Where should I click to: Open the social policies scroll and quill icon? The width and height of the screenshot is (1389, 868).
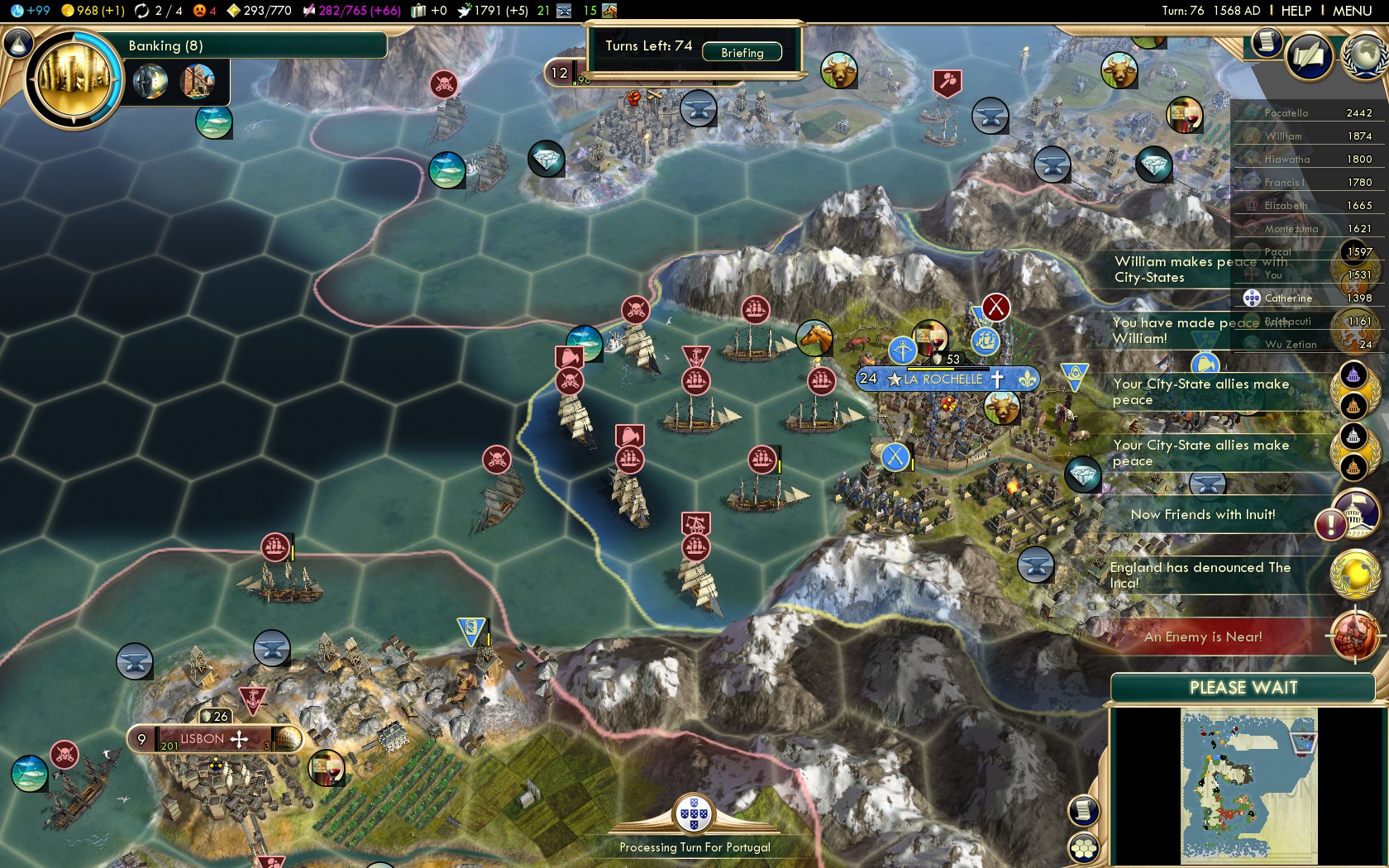pos(1309,56)
